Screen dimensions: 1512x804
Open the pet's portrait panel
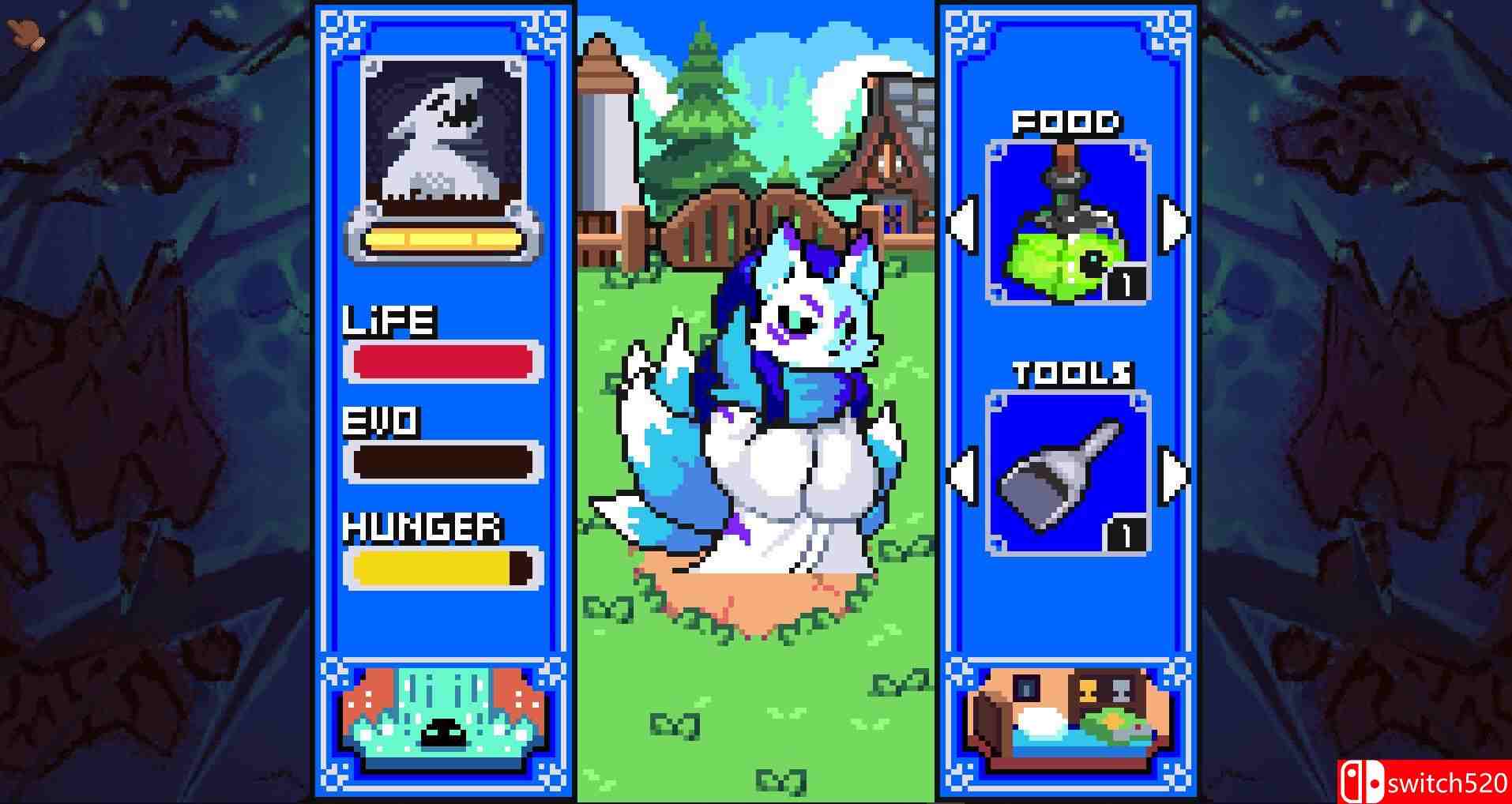[442, 142]
